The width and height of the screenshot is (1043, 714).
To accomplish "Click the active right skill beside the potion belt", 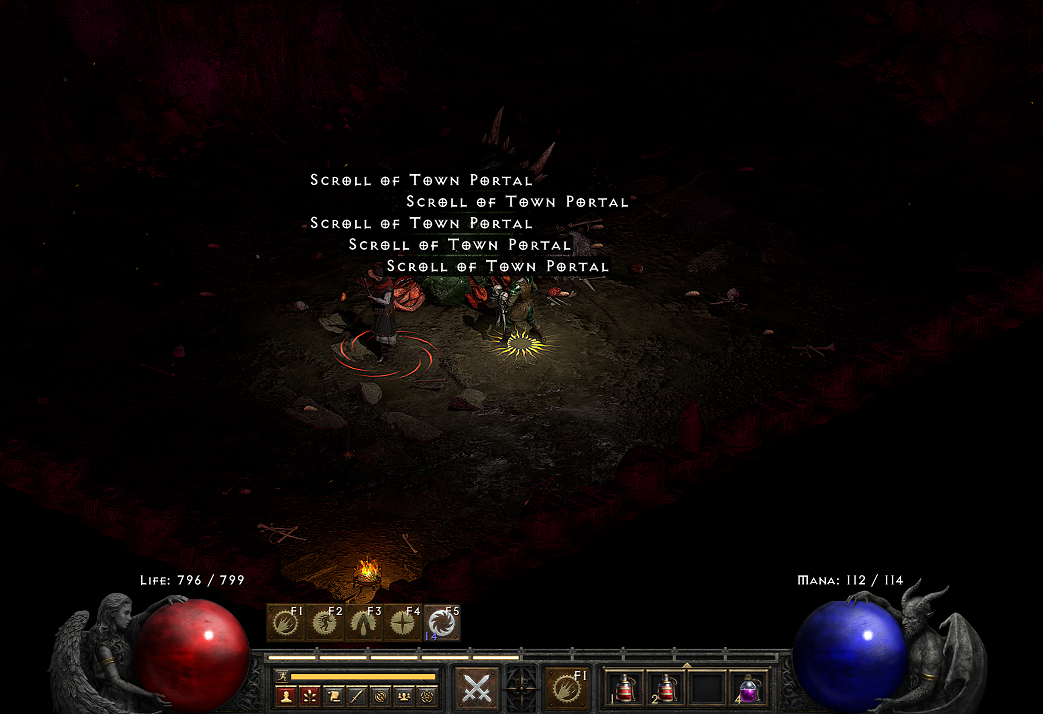I will (567, 688).
